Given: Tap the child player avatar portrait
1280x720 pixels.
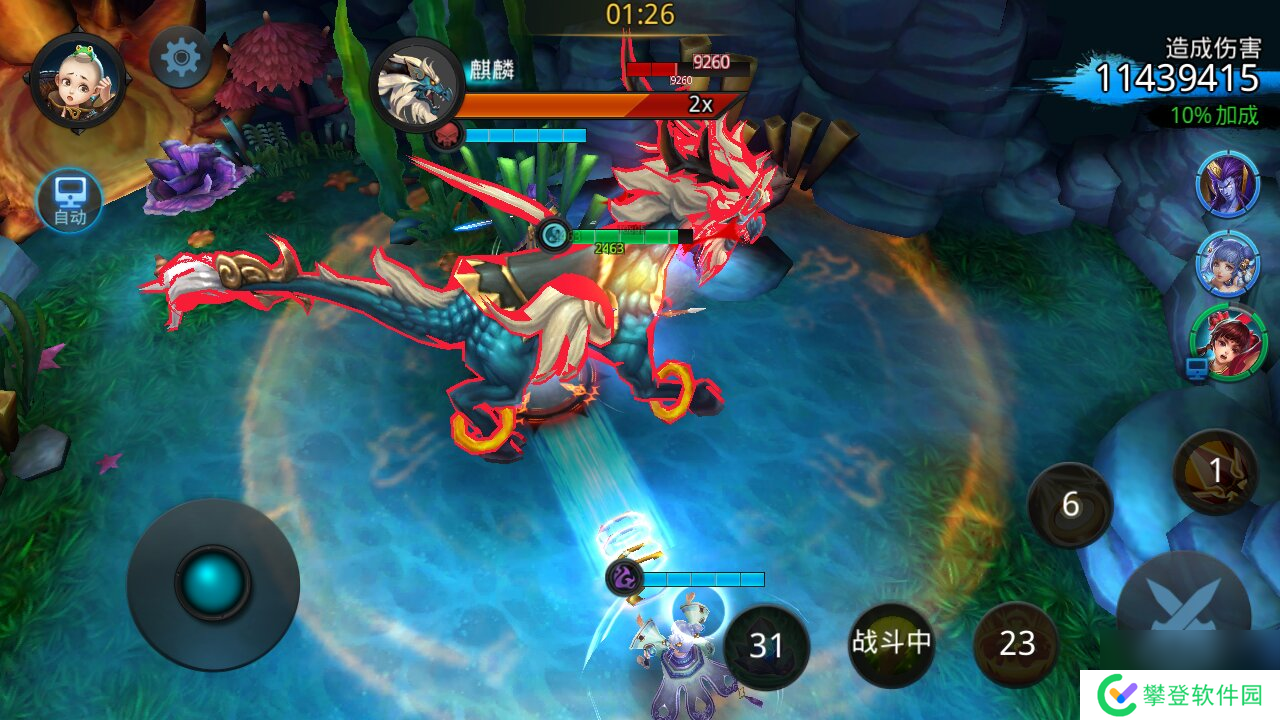Looking at the screenshot, I should point(77,78).
